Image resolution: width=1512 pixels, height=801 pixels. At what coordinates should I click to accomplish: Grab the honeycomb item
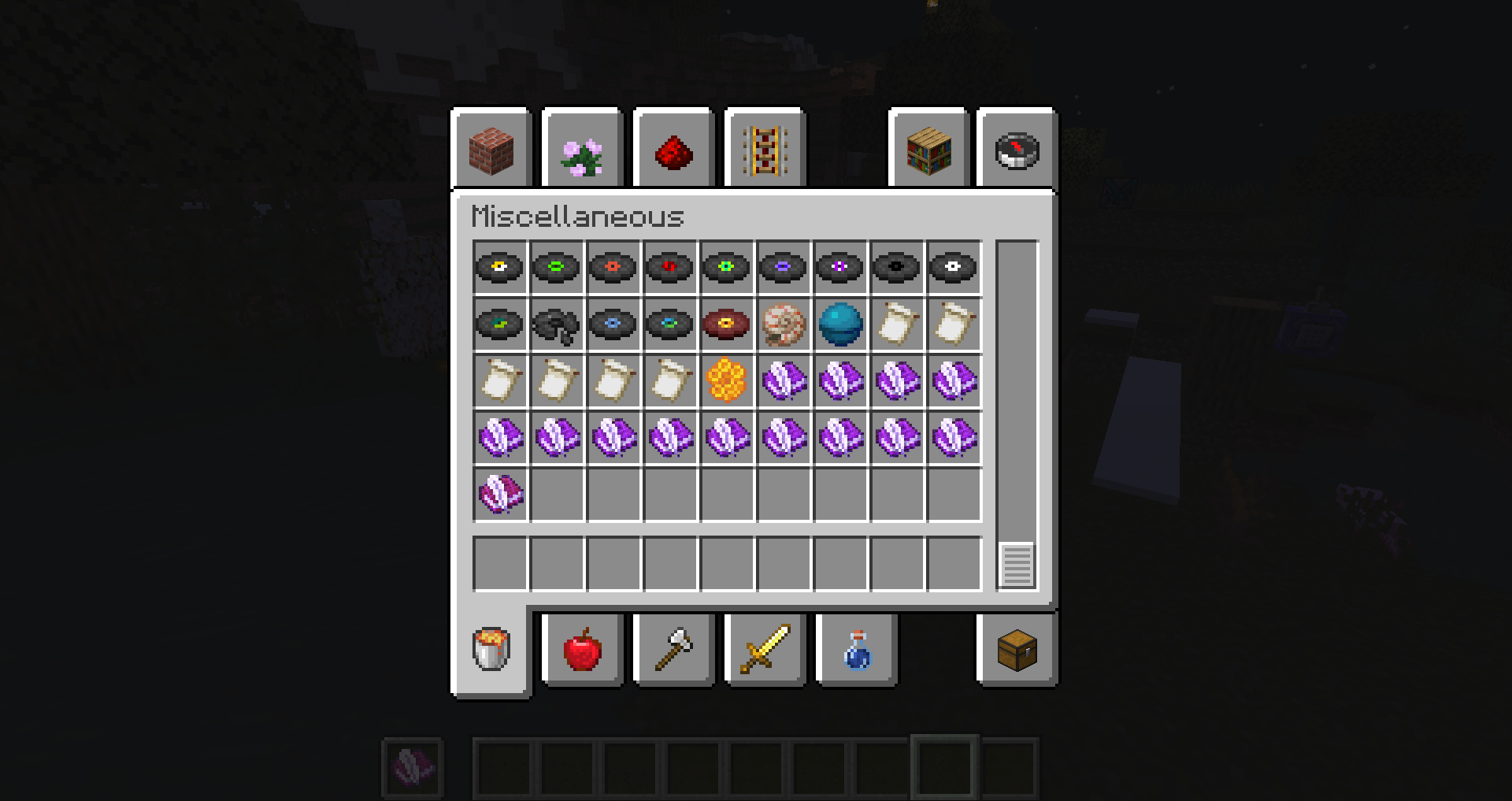[727, 381]
